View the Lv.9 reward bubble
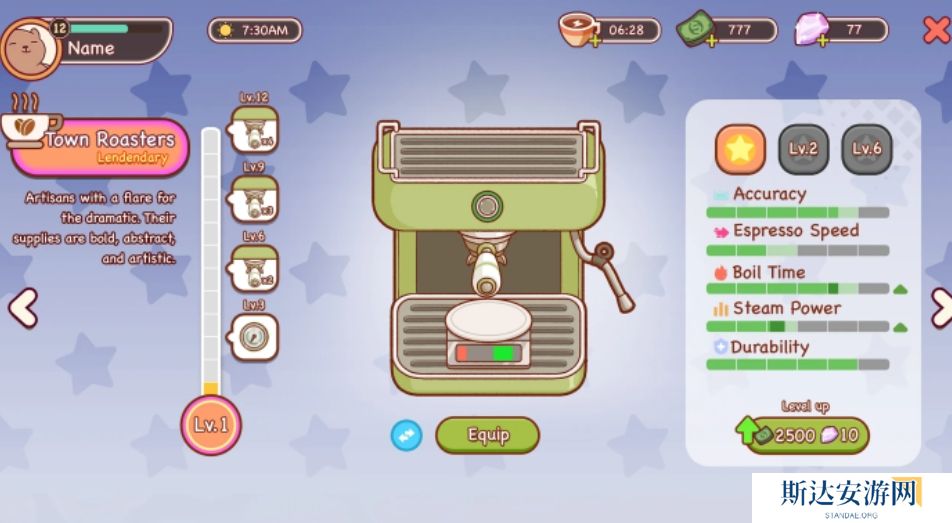This screenshot has height=523, width=952. (254, 199)
